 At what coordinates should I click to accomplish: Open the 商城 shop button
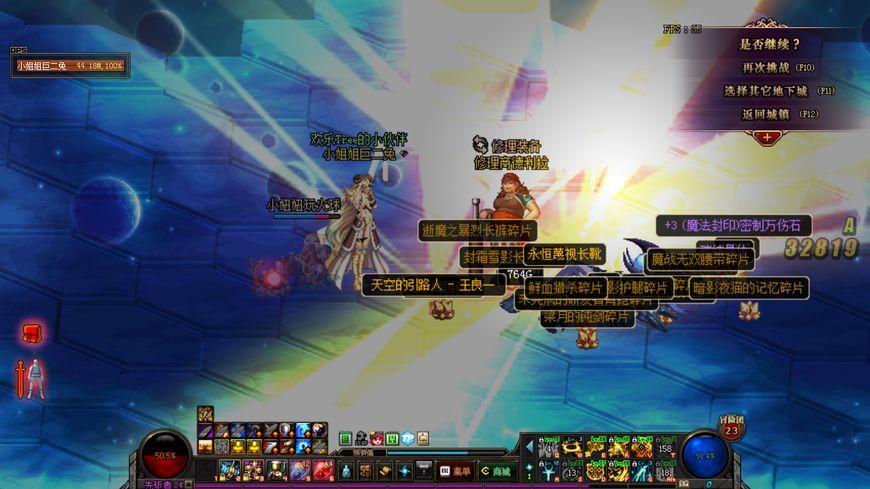(495, 470)
